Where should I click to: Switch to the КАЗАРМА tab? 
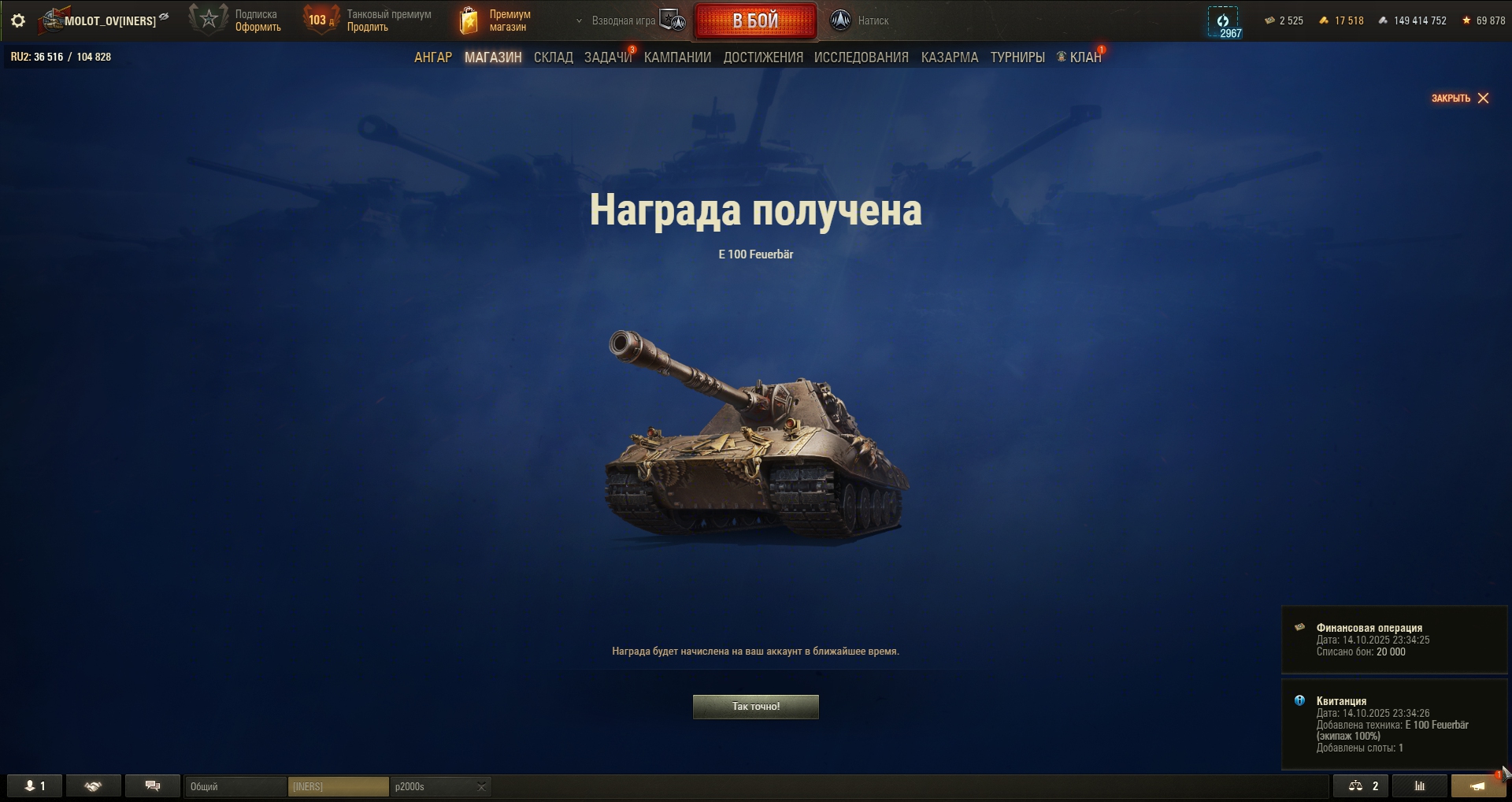[x=949, y=58]
